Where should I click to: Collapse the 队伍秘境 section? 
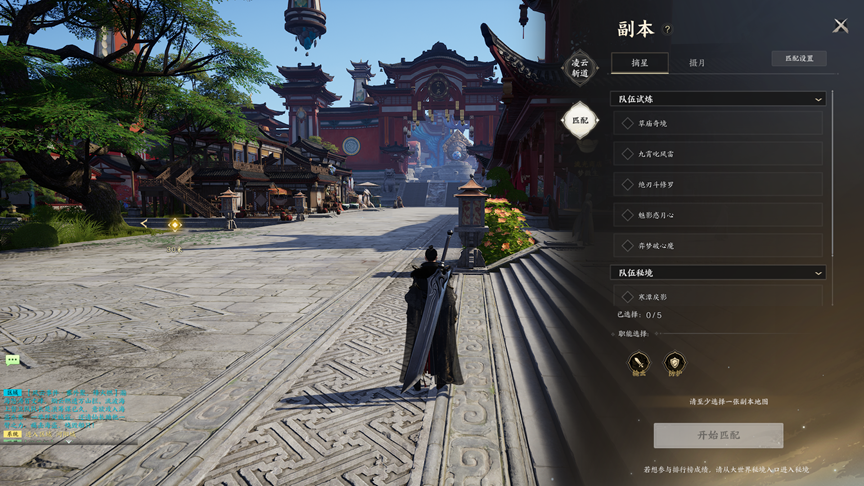pyautogui.click(x=818, y=273)
